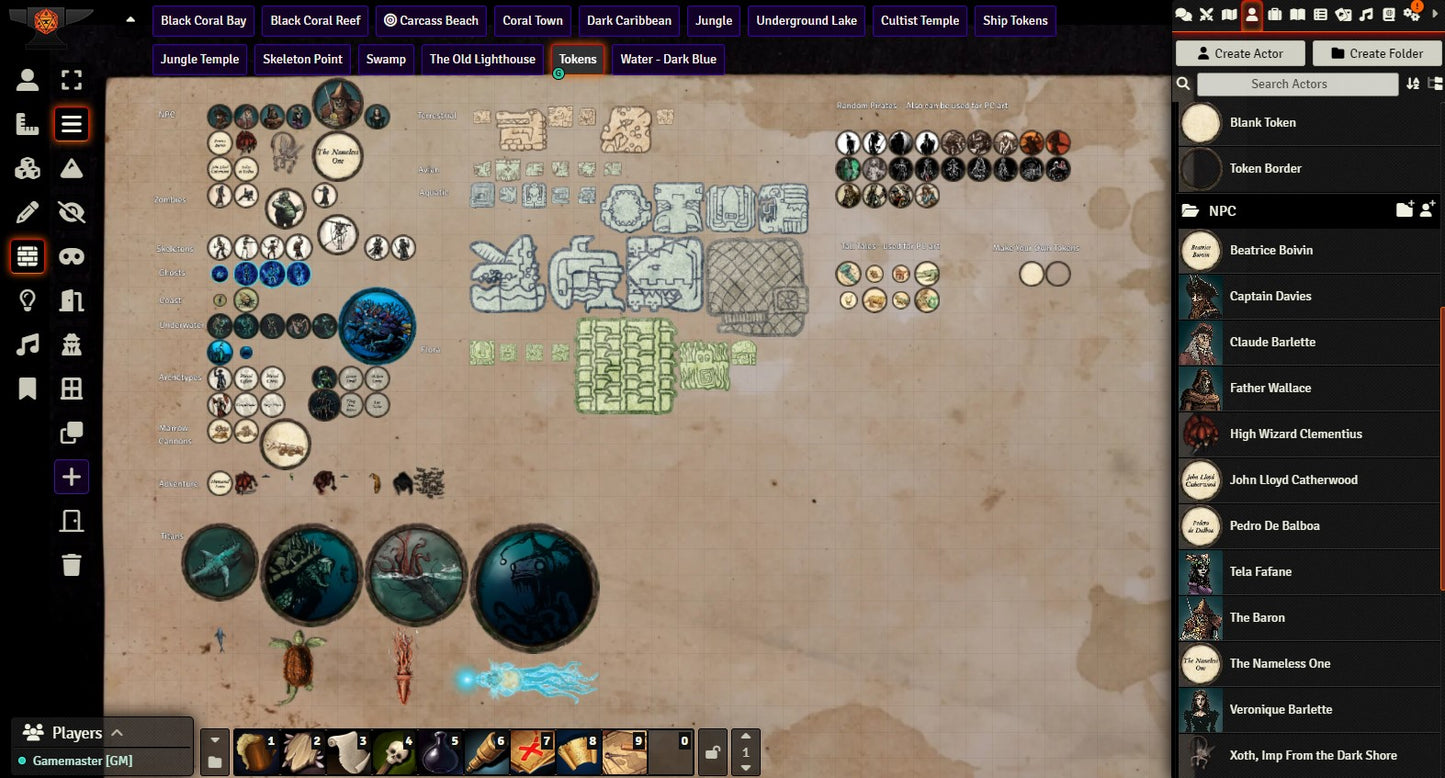
Task: Click the trash can delete tool
Action: click(x=71, y=565)
